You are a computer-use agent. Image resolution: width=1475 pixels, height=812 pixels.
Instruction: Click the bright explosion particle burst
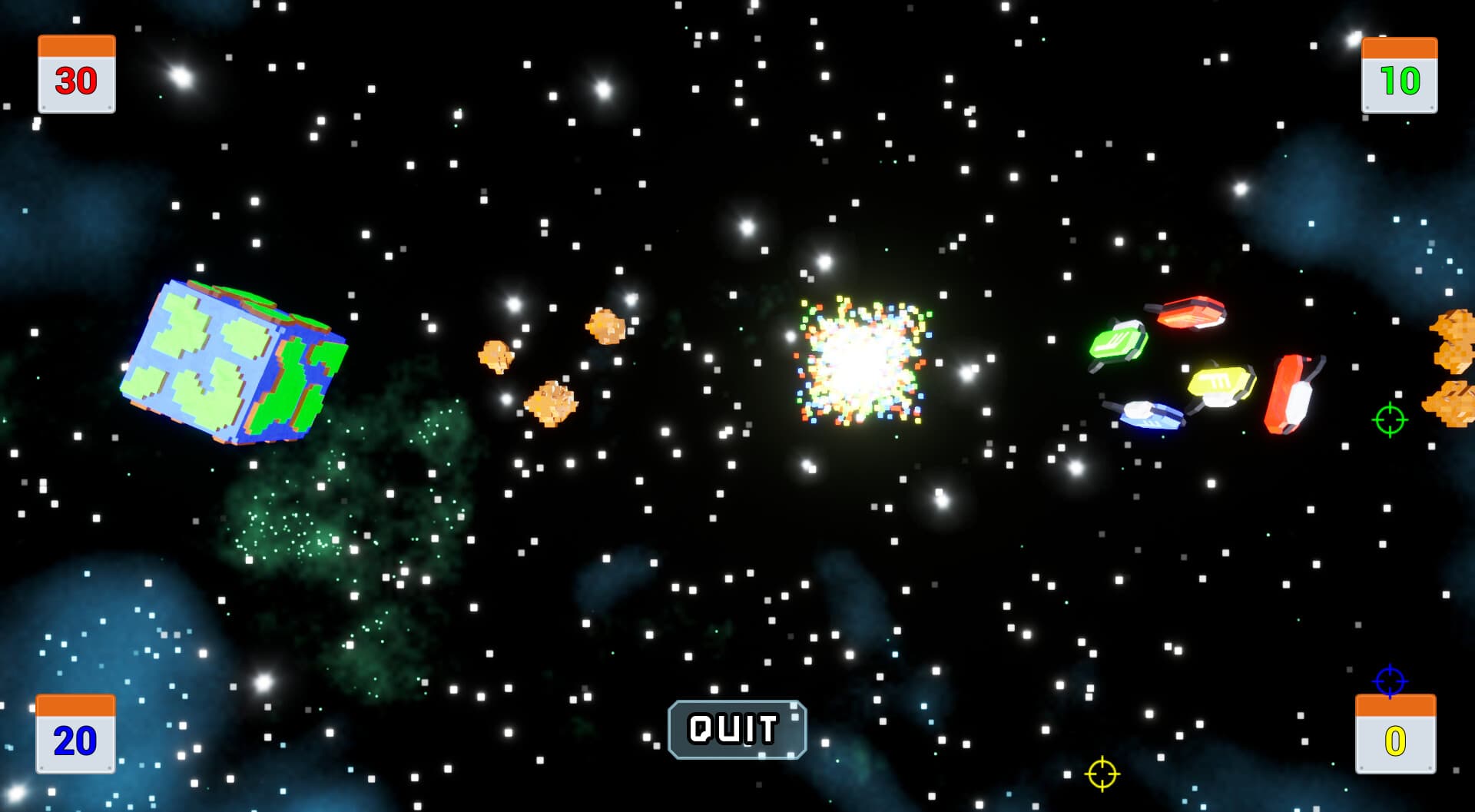pyautogui.click(x=860, y=361)
